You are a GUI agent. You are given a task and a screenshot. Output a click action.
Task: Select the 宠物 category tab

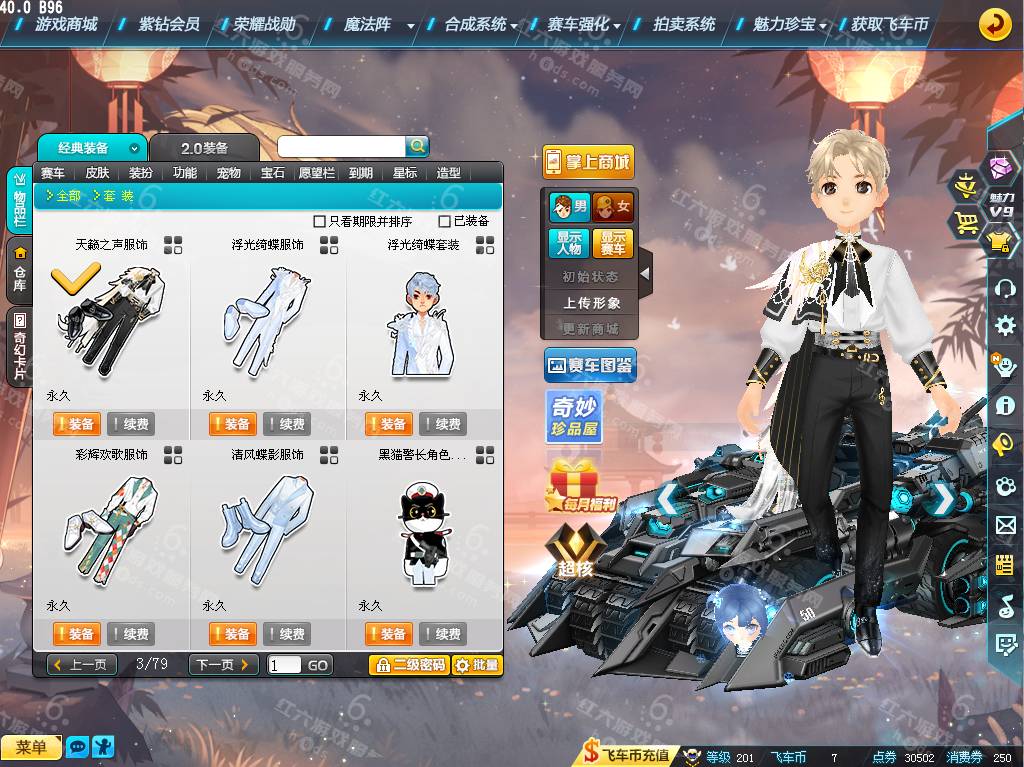click(228, 173)
